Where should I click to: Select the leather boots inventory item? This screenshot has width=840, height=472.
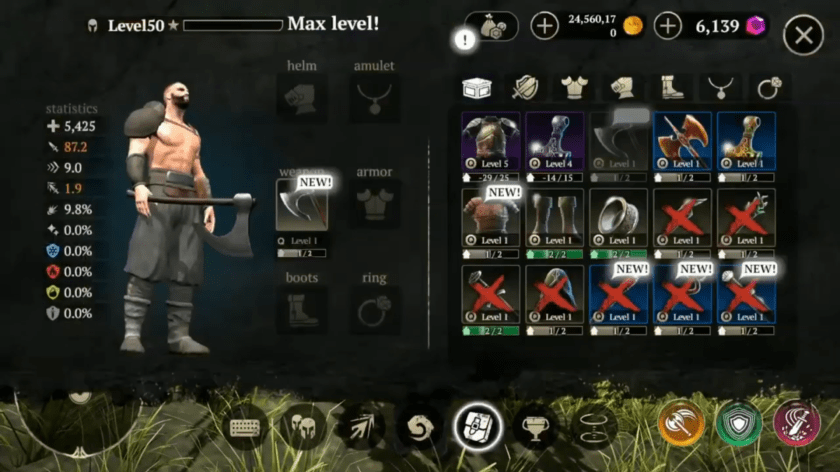[555, 217]
